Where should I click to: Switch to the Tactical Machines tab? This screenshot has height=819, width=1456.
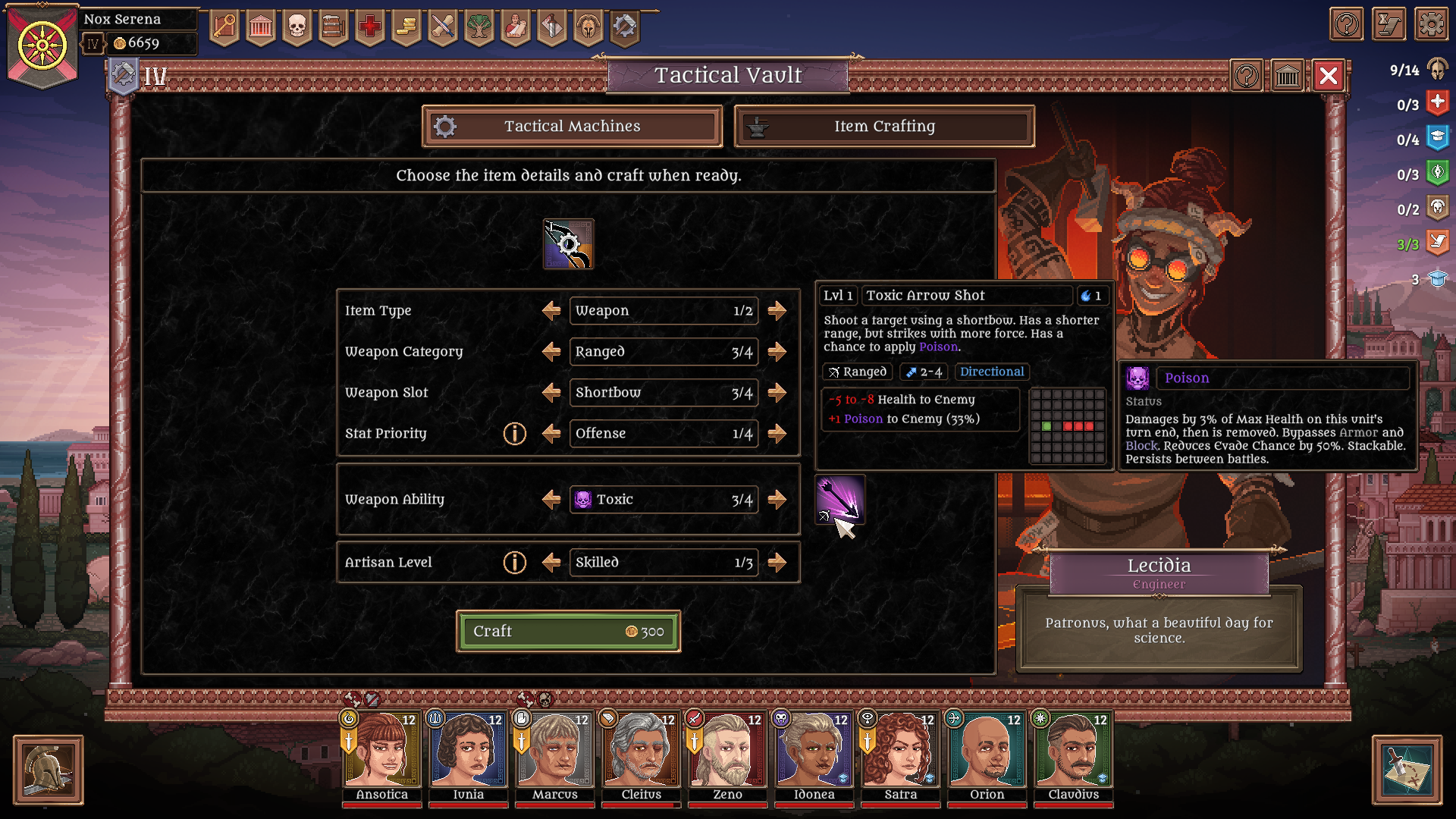[x=572, y=126]
